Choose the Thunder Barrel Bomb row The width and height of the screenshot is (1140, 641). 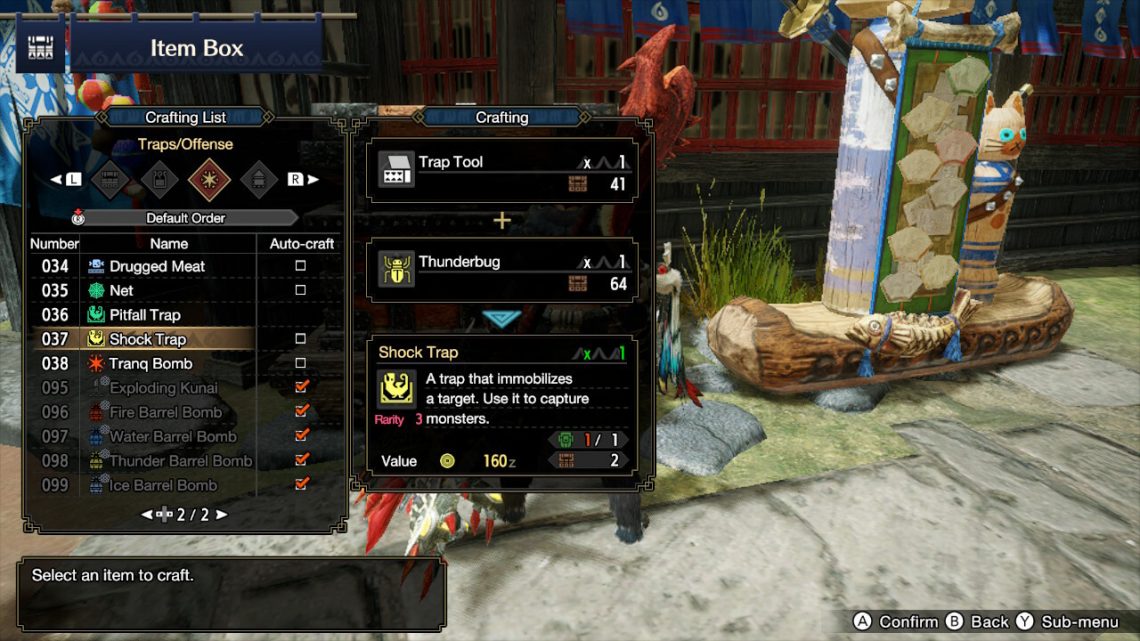(x=180, y=461)
